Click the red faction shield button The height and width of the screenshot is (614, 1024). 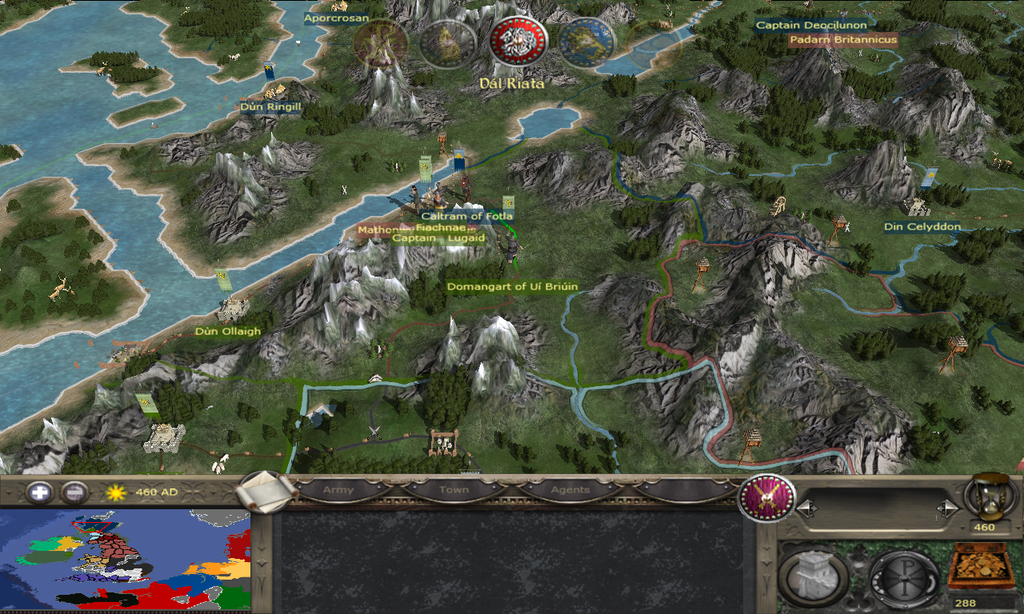tap(766, 498)
